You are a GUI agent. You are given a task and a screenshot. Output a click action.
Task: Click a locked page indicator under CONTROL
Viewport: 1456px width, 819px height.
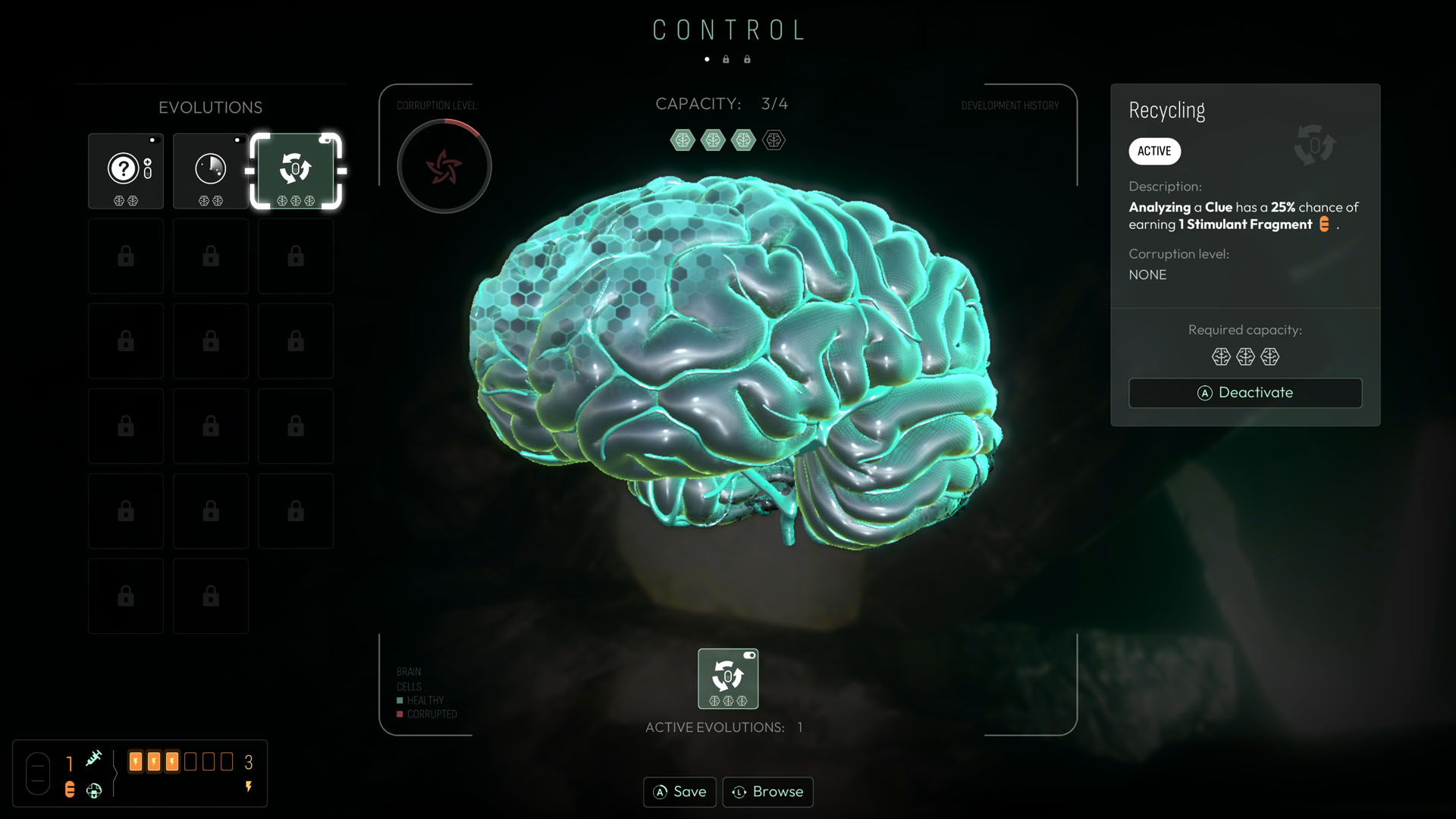726,58
